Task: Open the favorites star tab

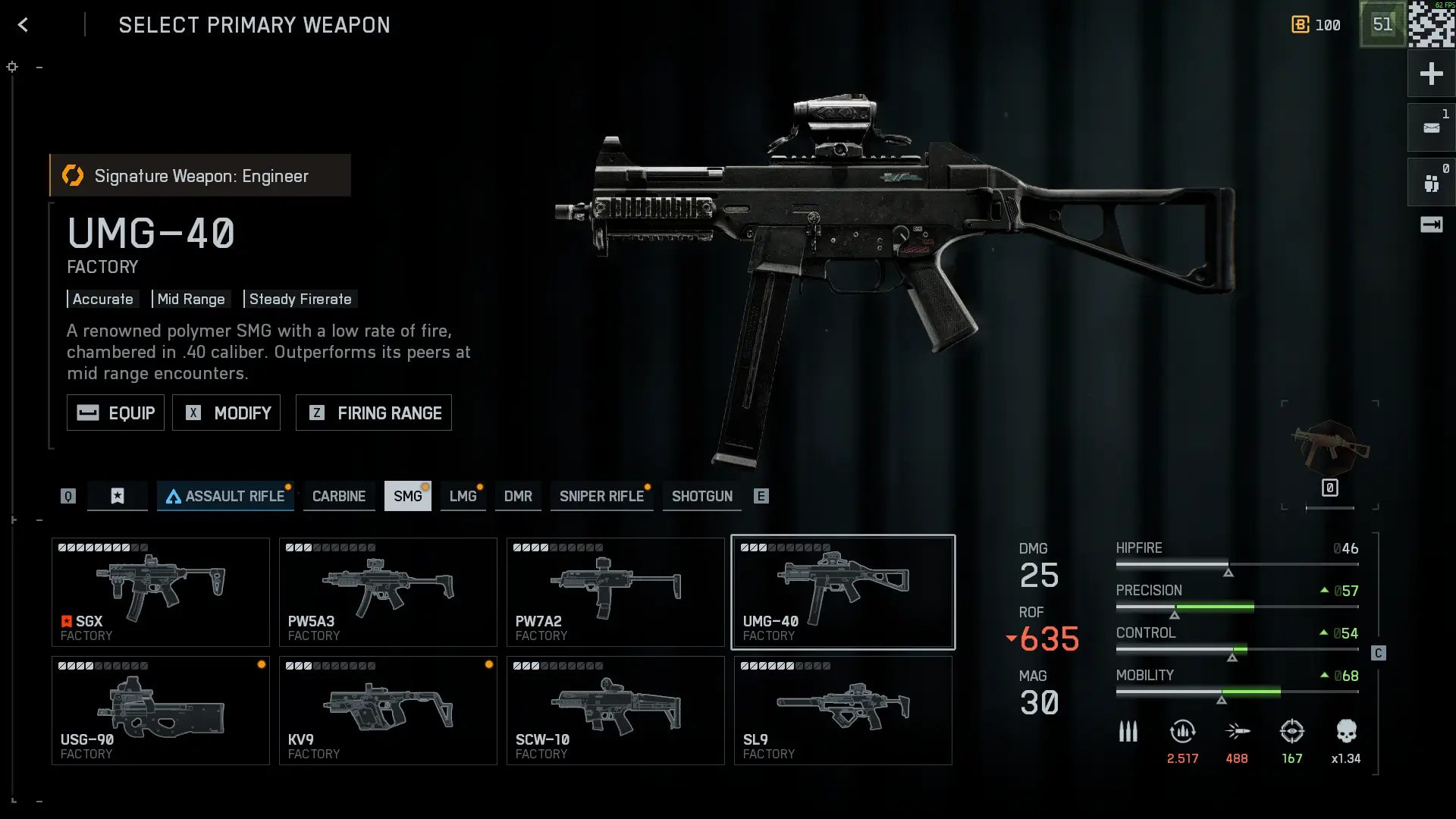Action: point(118,496)
